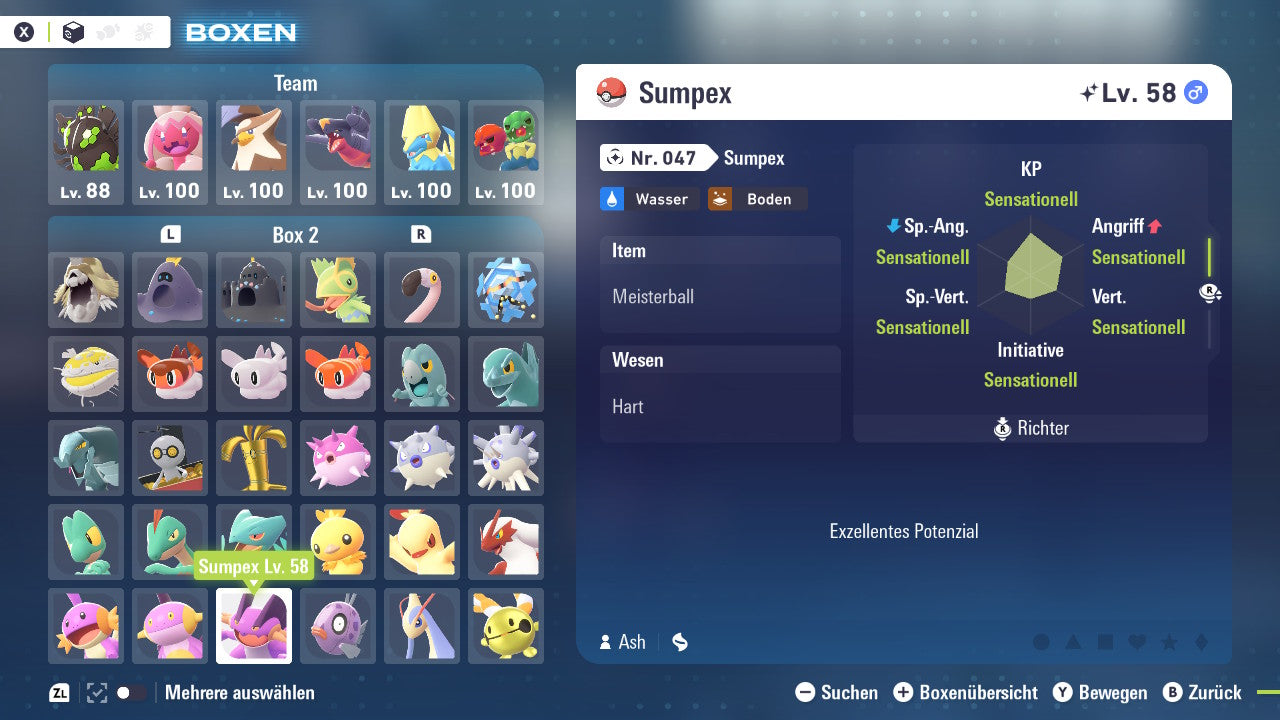1280x720 pixels.
Task: Select the Milobellus thumbnail in Box 2
Action: tap(422, 626)
